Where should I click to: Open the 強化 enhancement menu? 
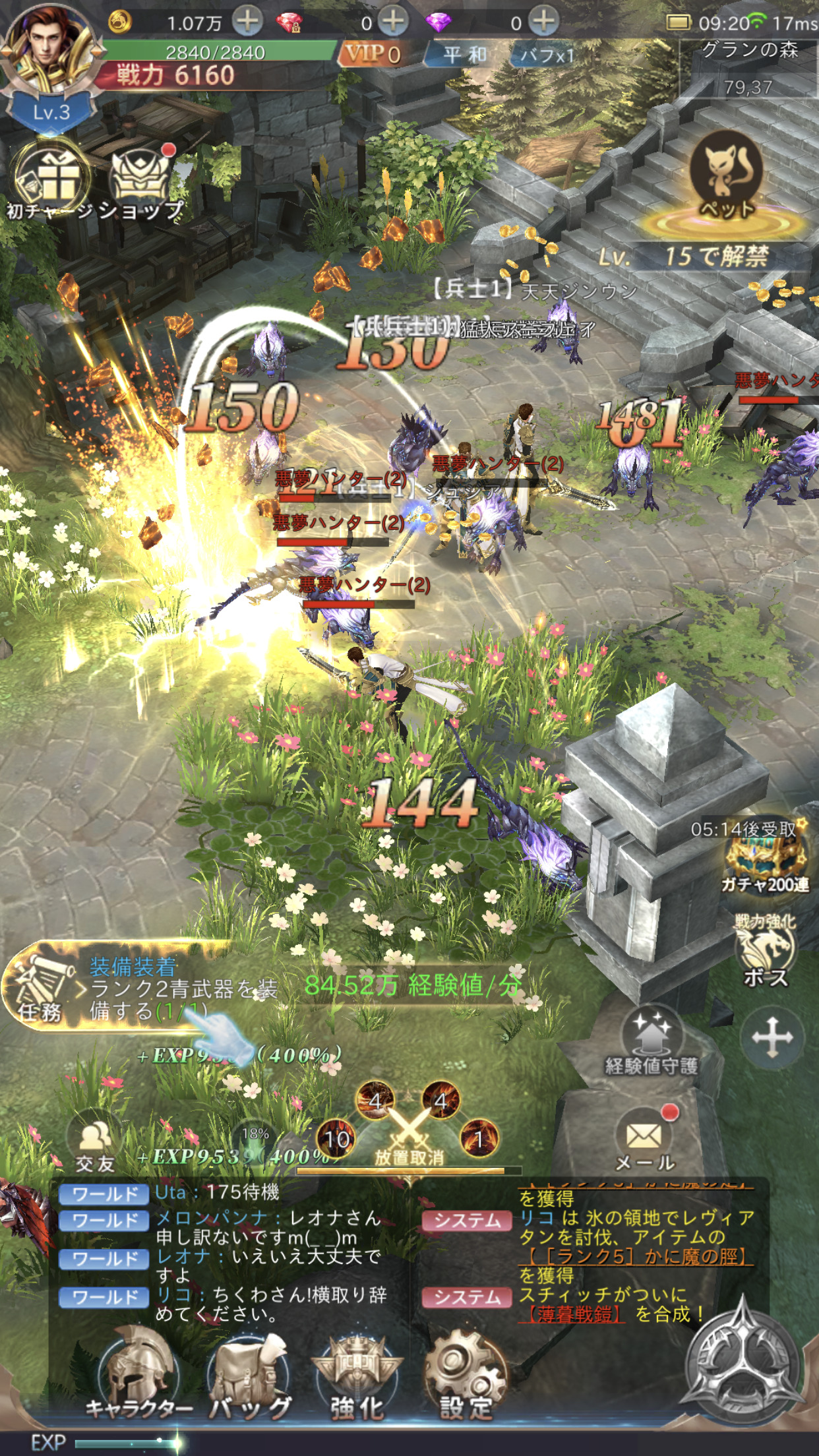coord(357,1375)
